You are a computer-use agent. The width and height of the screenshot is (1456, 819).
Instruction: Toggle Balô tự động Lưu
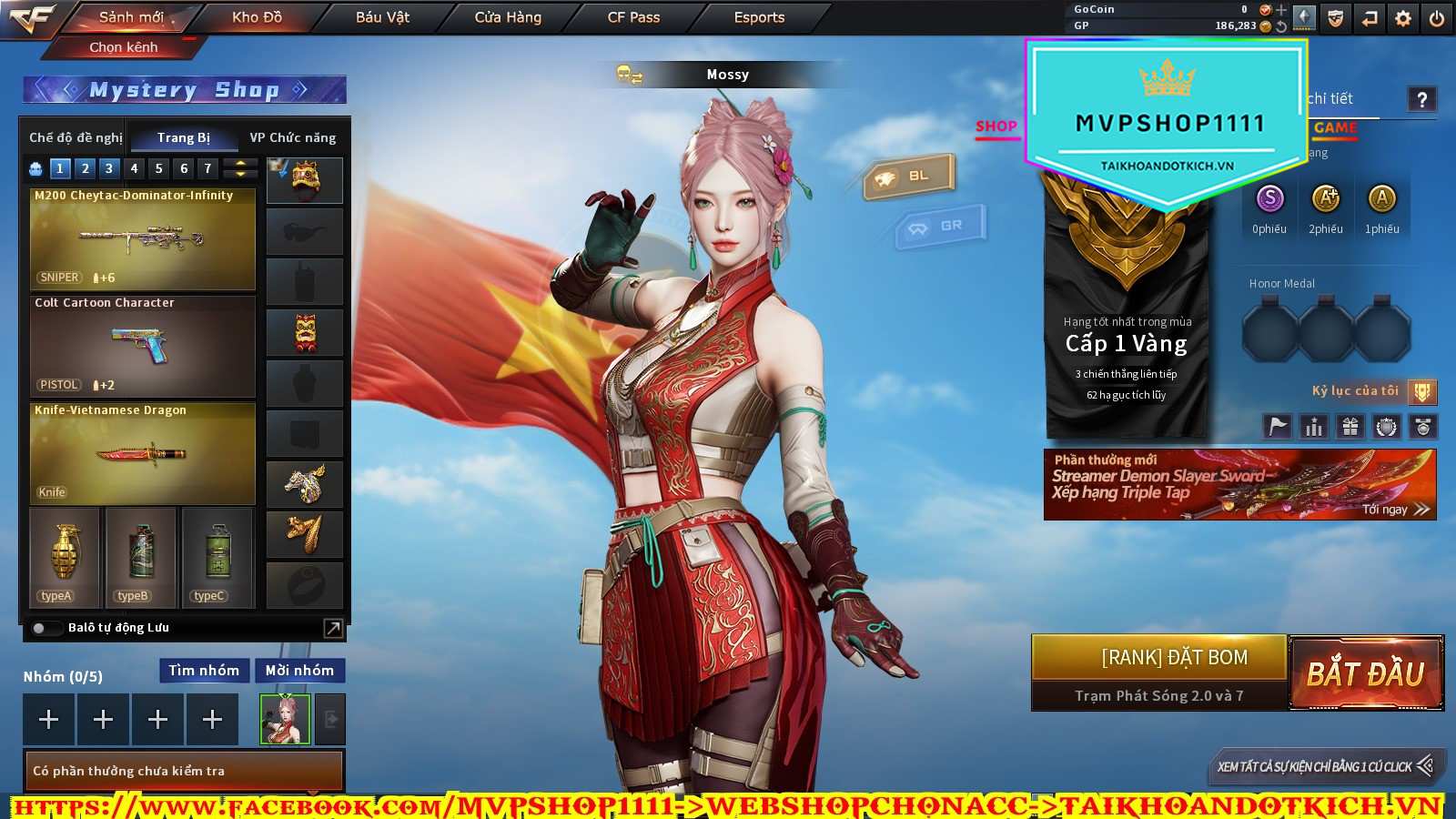(x=40, y=628)
